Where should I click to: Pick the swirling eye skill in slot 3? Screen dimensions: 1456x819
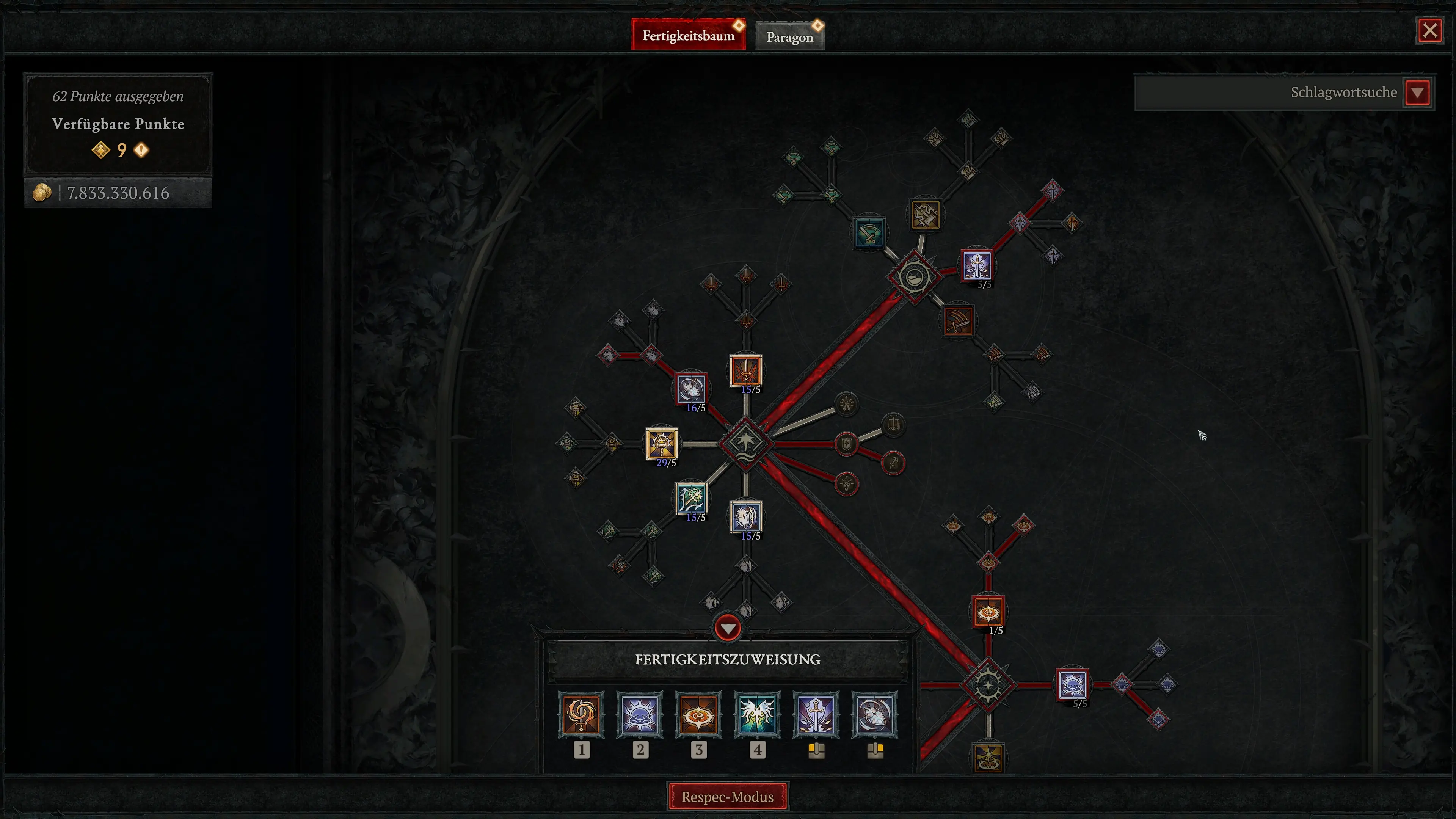point(698,715)
